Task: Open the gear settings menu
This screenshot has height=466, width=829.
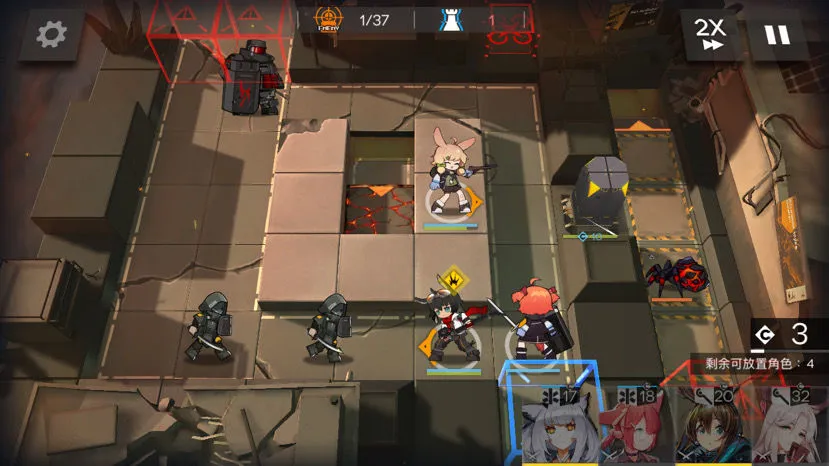Action: tap(51, 34)
